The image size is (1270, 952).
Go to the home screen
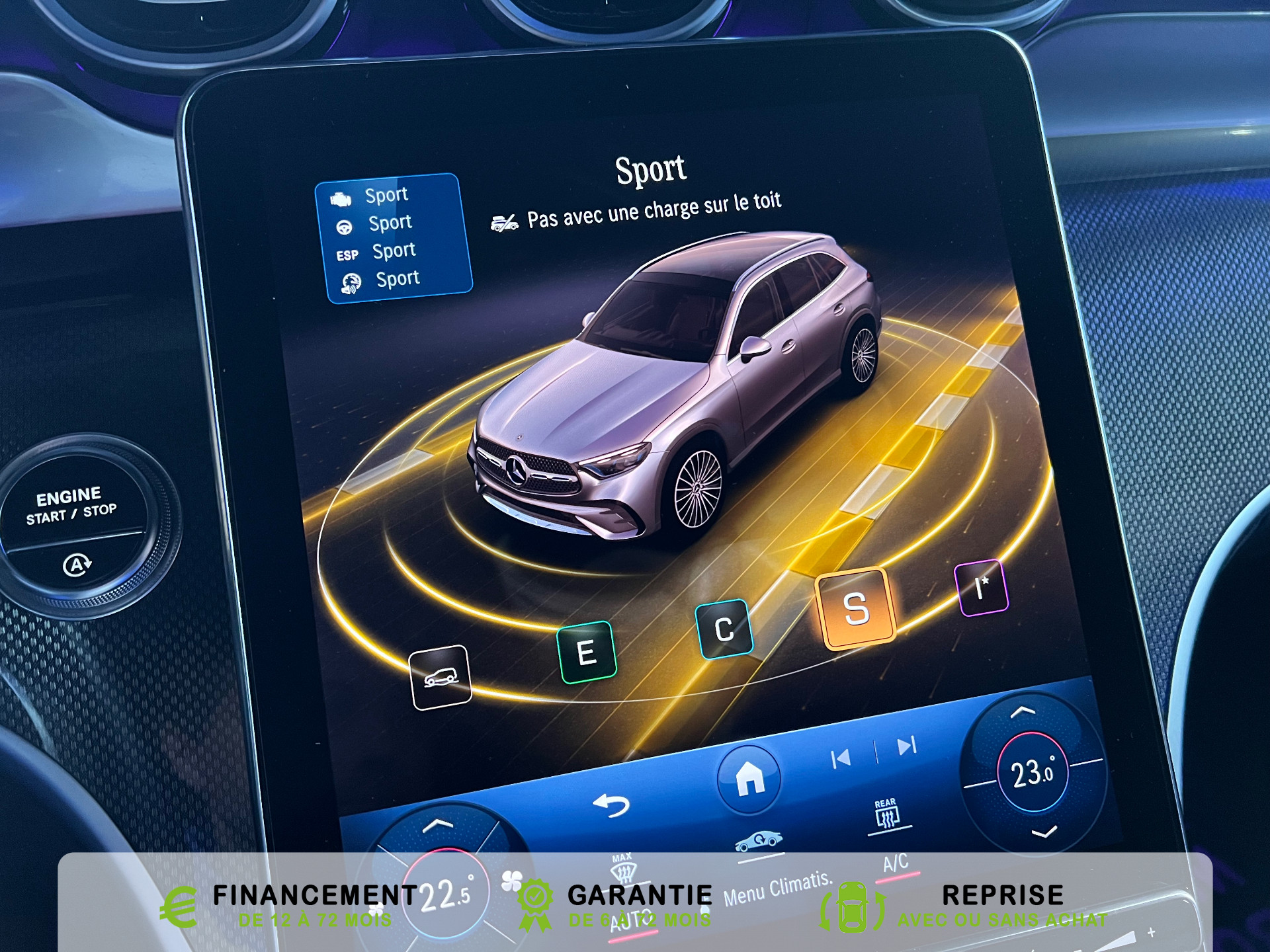(749, 778)
